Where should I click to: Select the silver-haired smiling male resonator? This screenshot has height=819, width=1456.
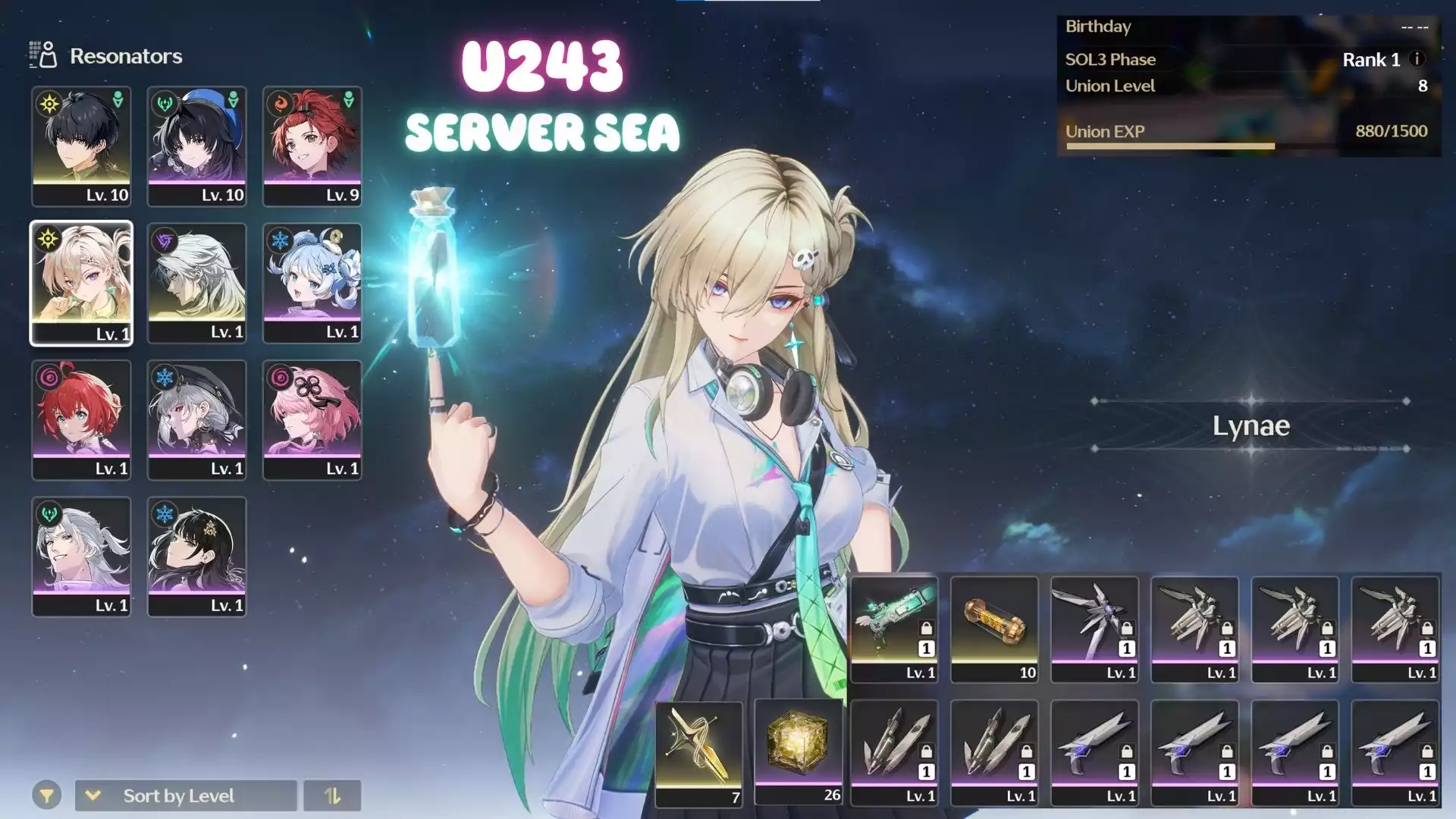tap(81, 556)
